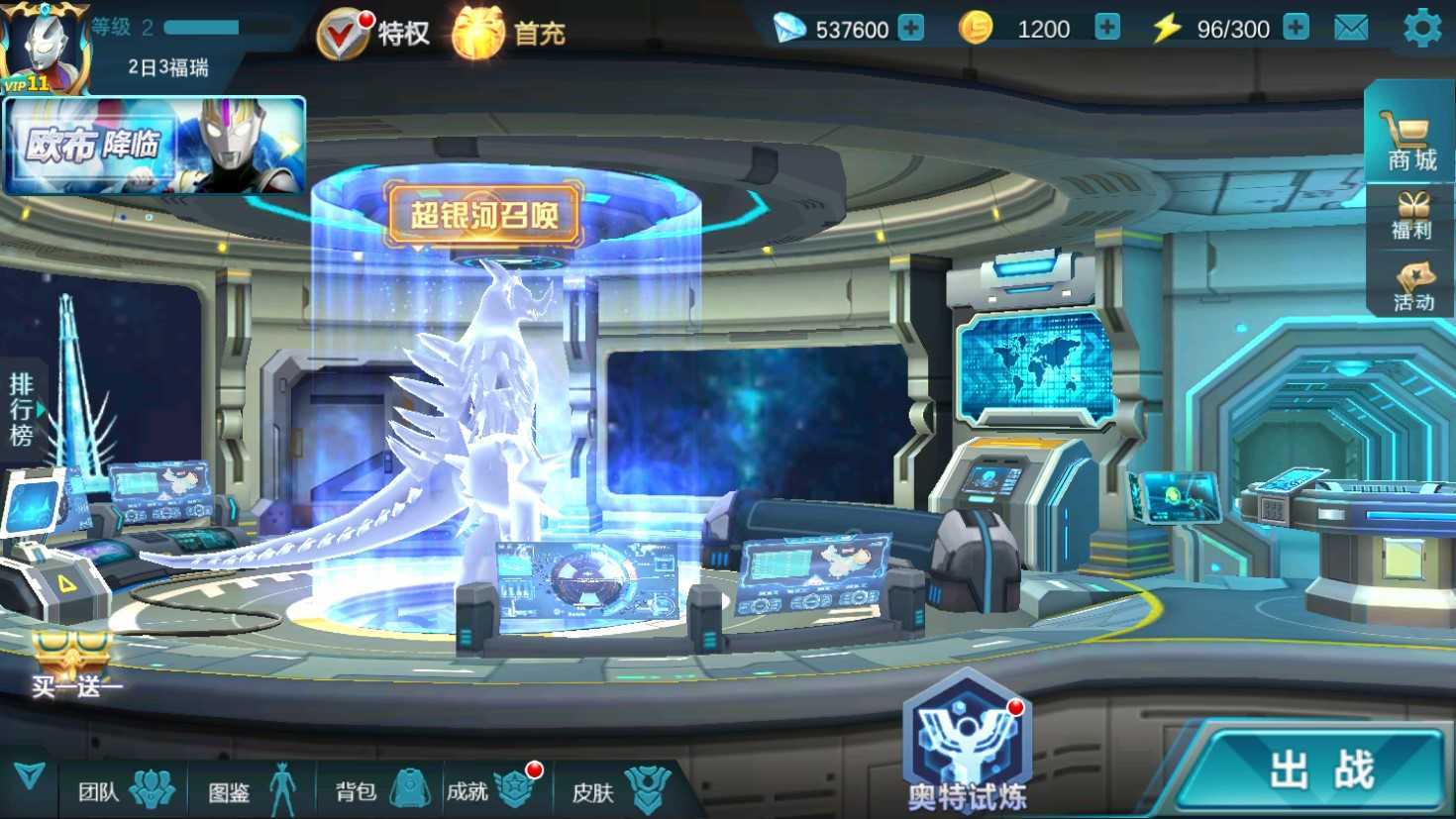Add more diamonds with the plus button
This screenshot has width=1456, height=819.
pos(910,29)
